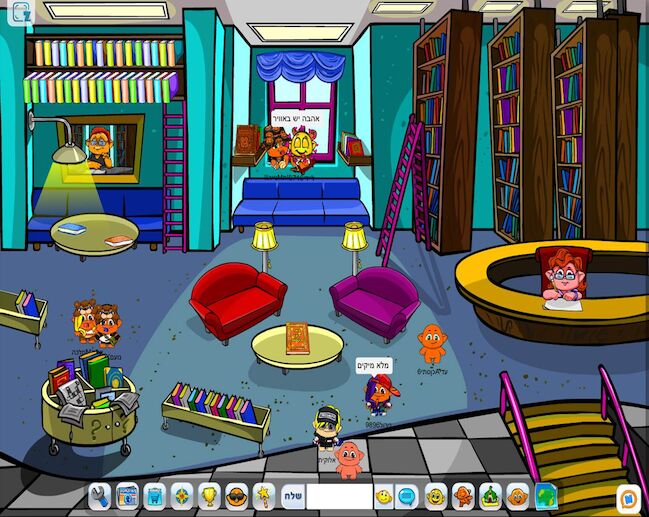Open the yellow smiley emoticon picker
Screen dimensions: 649x517
pos(384,495)
